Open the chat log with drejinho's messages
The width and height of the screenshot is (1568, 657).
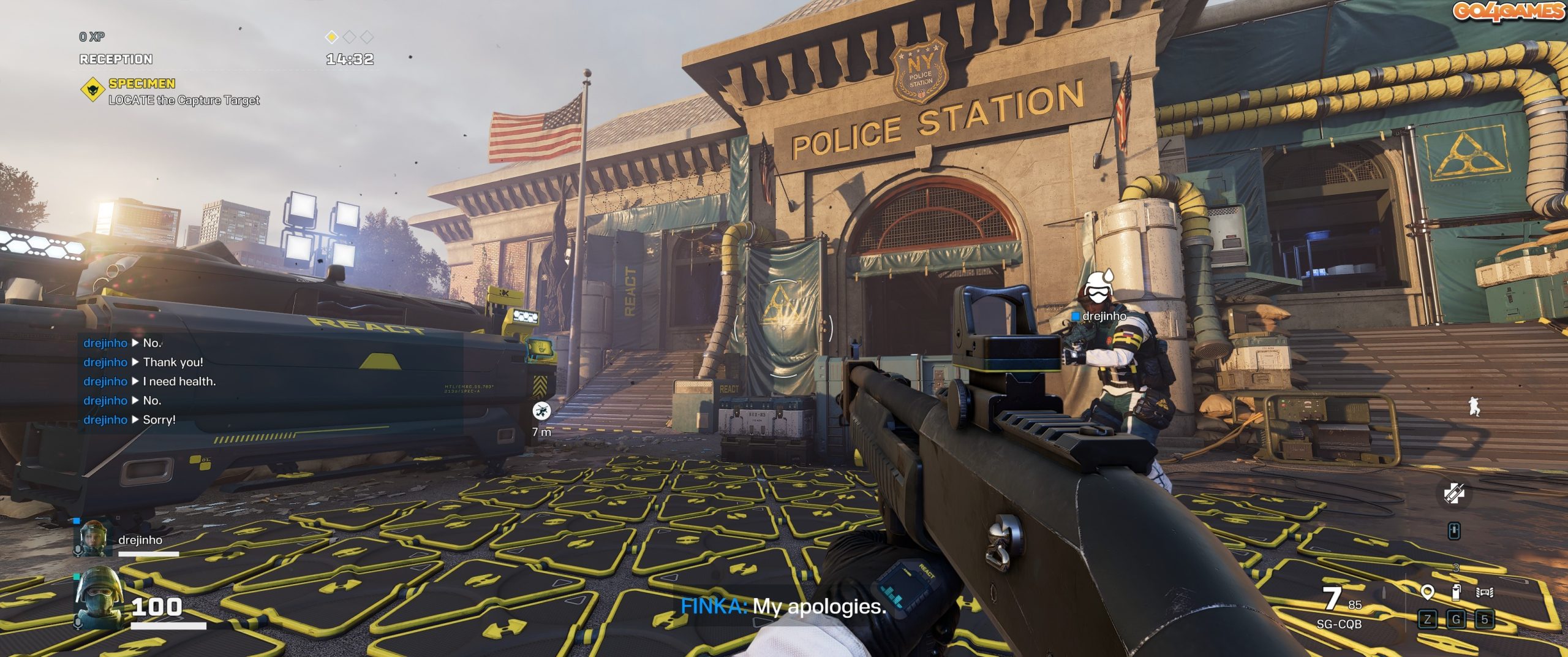(149, 381)
